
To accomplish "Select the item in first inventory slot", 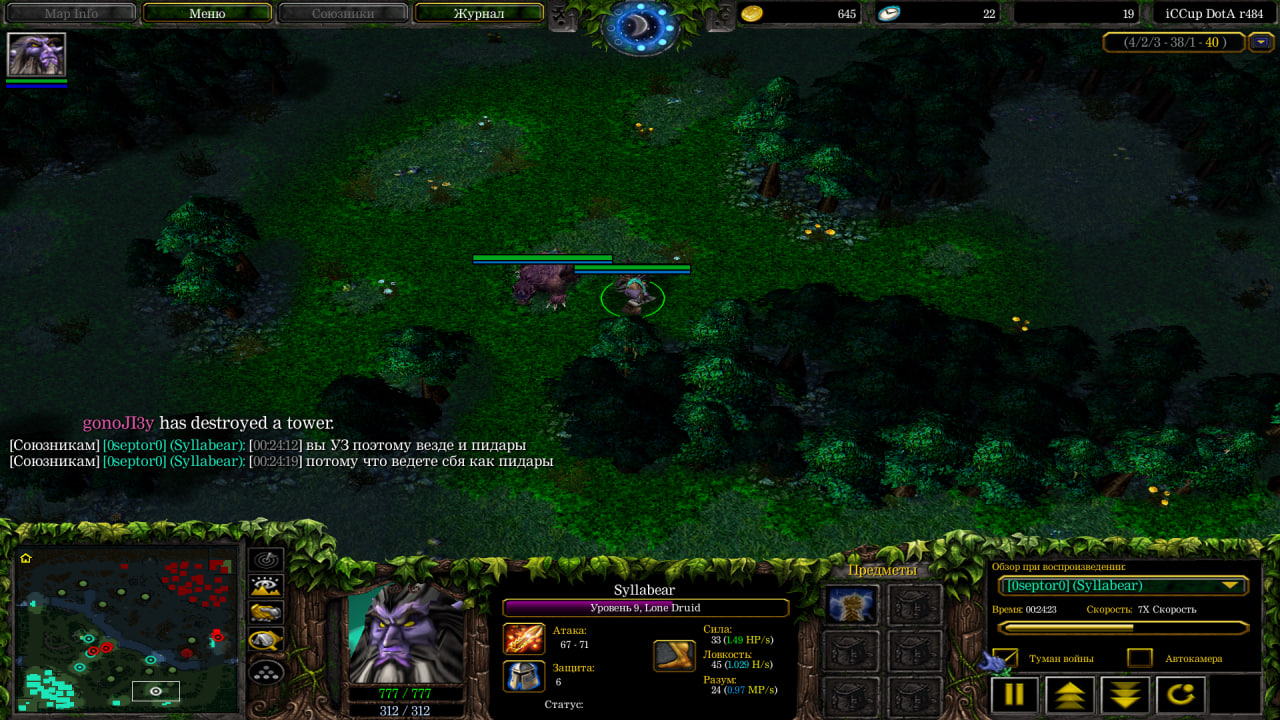I will 851,604.
